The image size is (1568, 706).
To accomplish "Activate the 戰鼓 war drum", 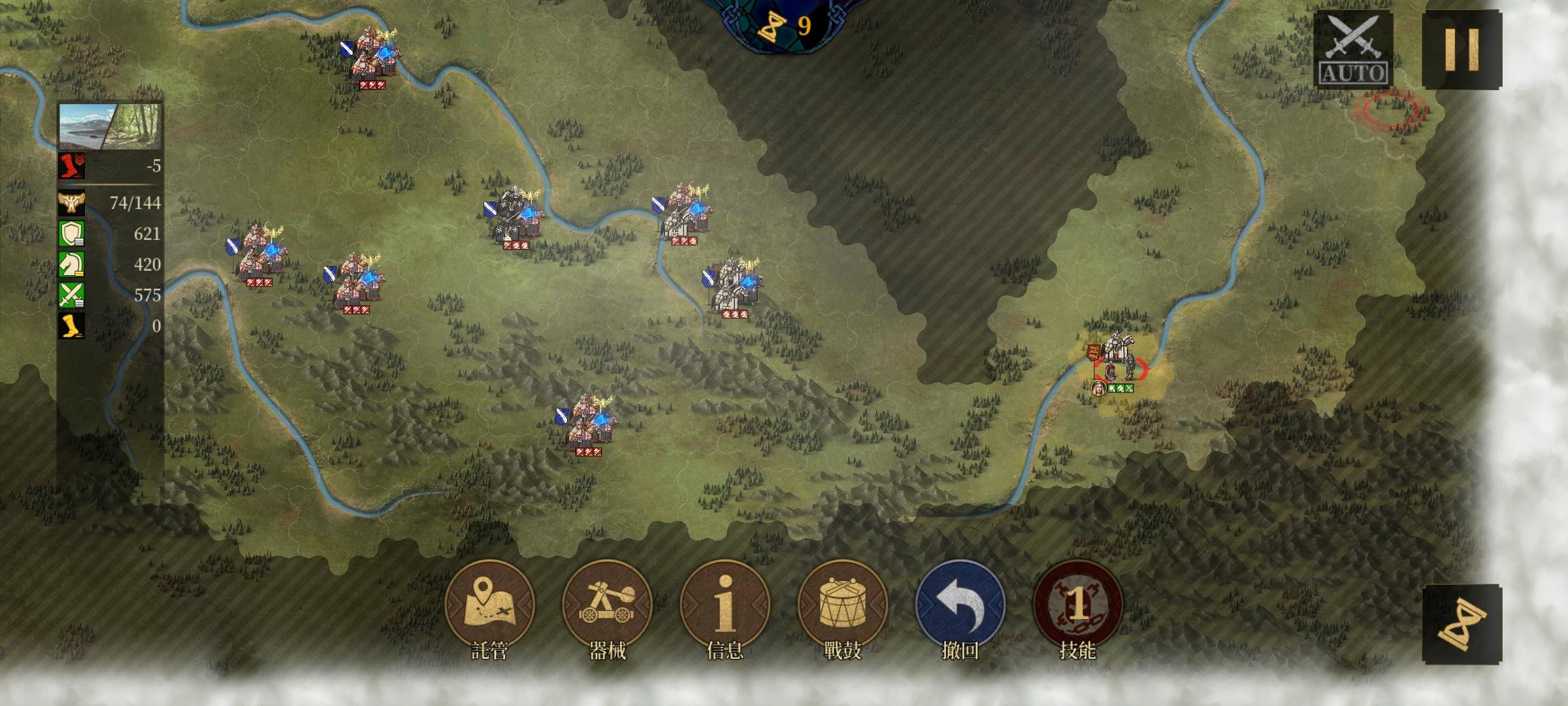I will click(842, 605).
